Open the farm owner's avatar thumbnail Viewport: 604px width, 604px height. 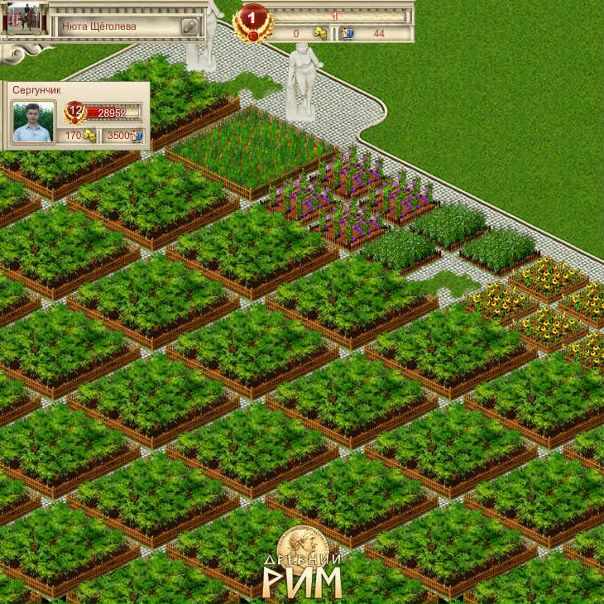(x=26, y=18)
